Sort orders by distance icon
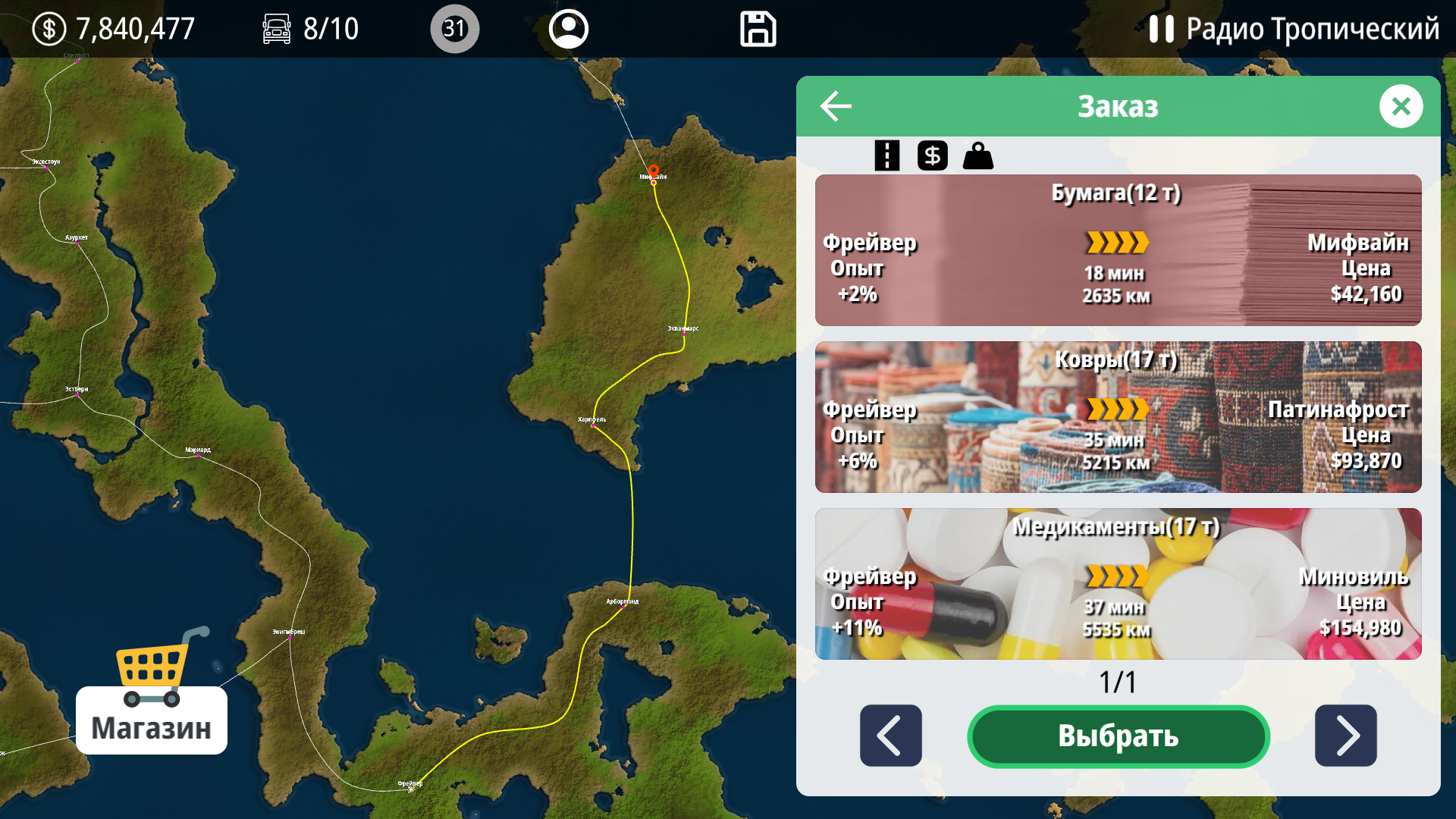The height and width of the screenshot is (819, 1456). (x=886, y=155)
